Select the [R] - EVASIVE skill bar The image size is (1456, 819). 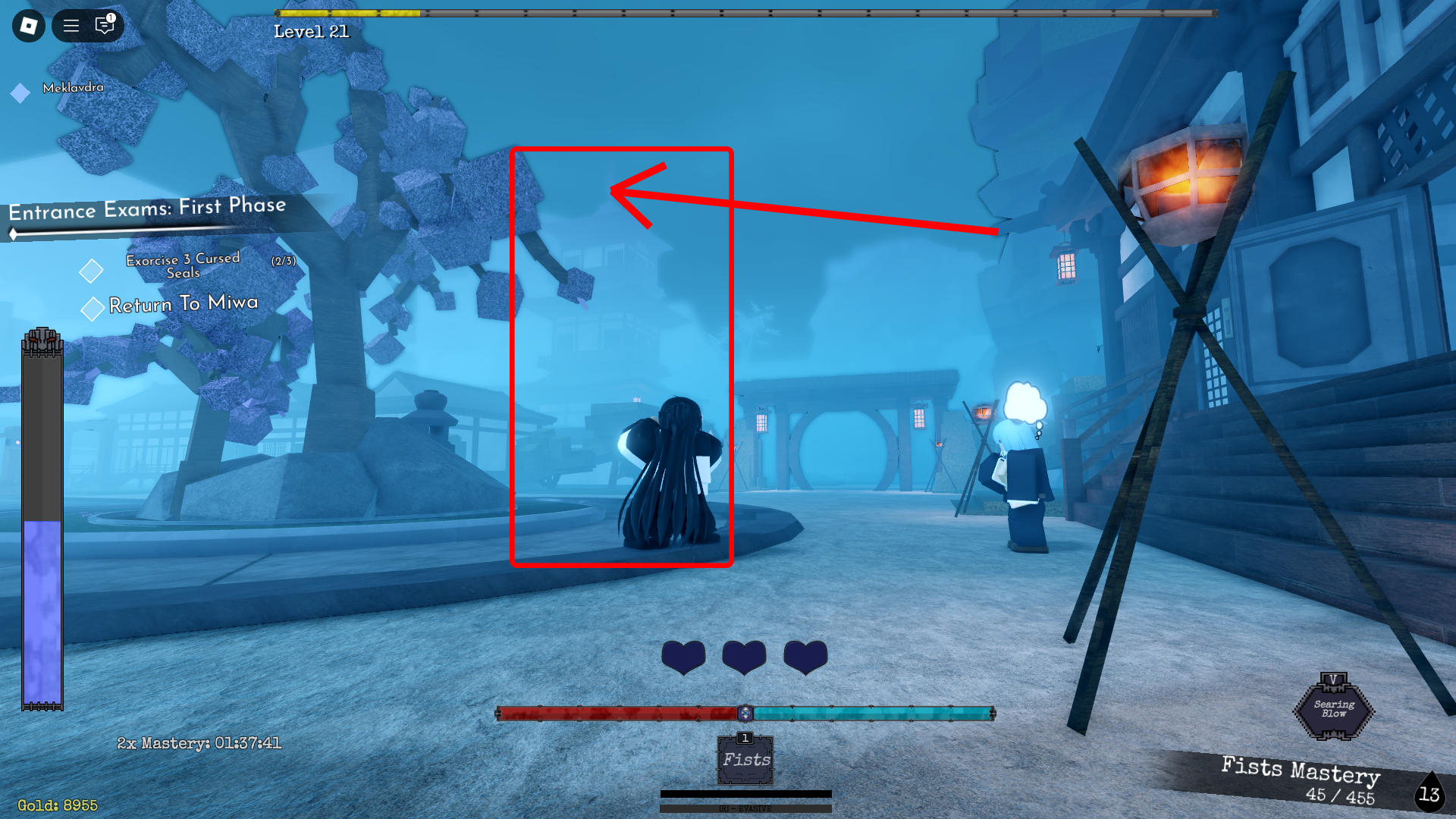(745, 808)
